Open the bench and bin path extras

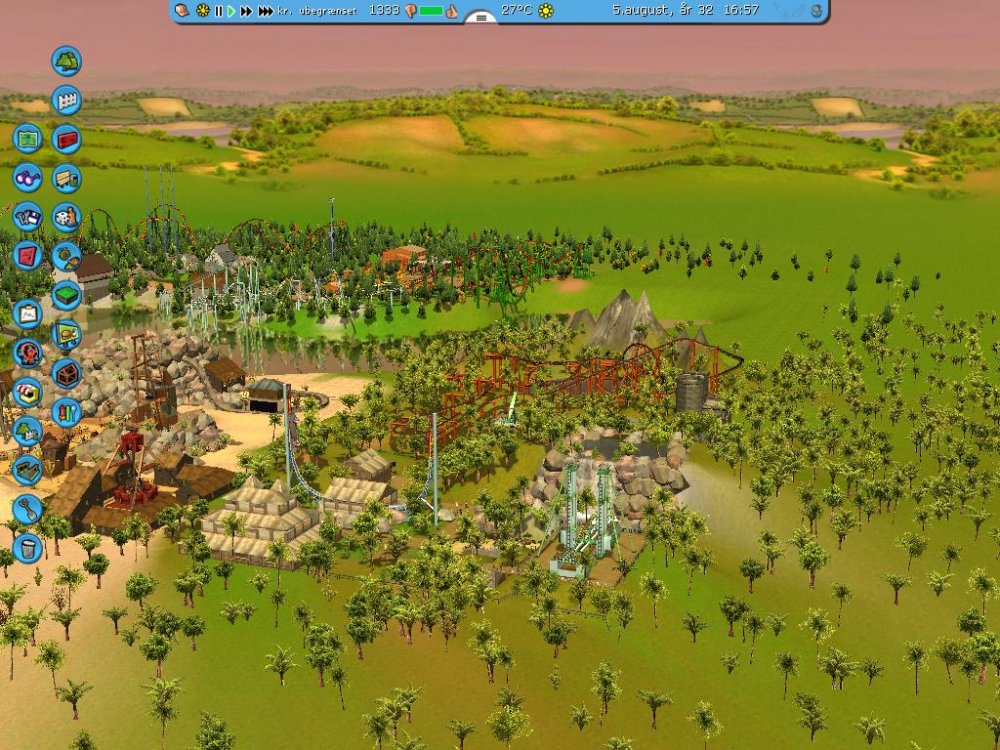66,178
